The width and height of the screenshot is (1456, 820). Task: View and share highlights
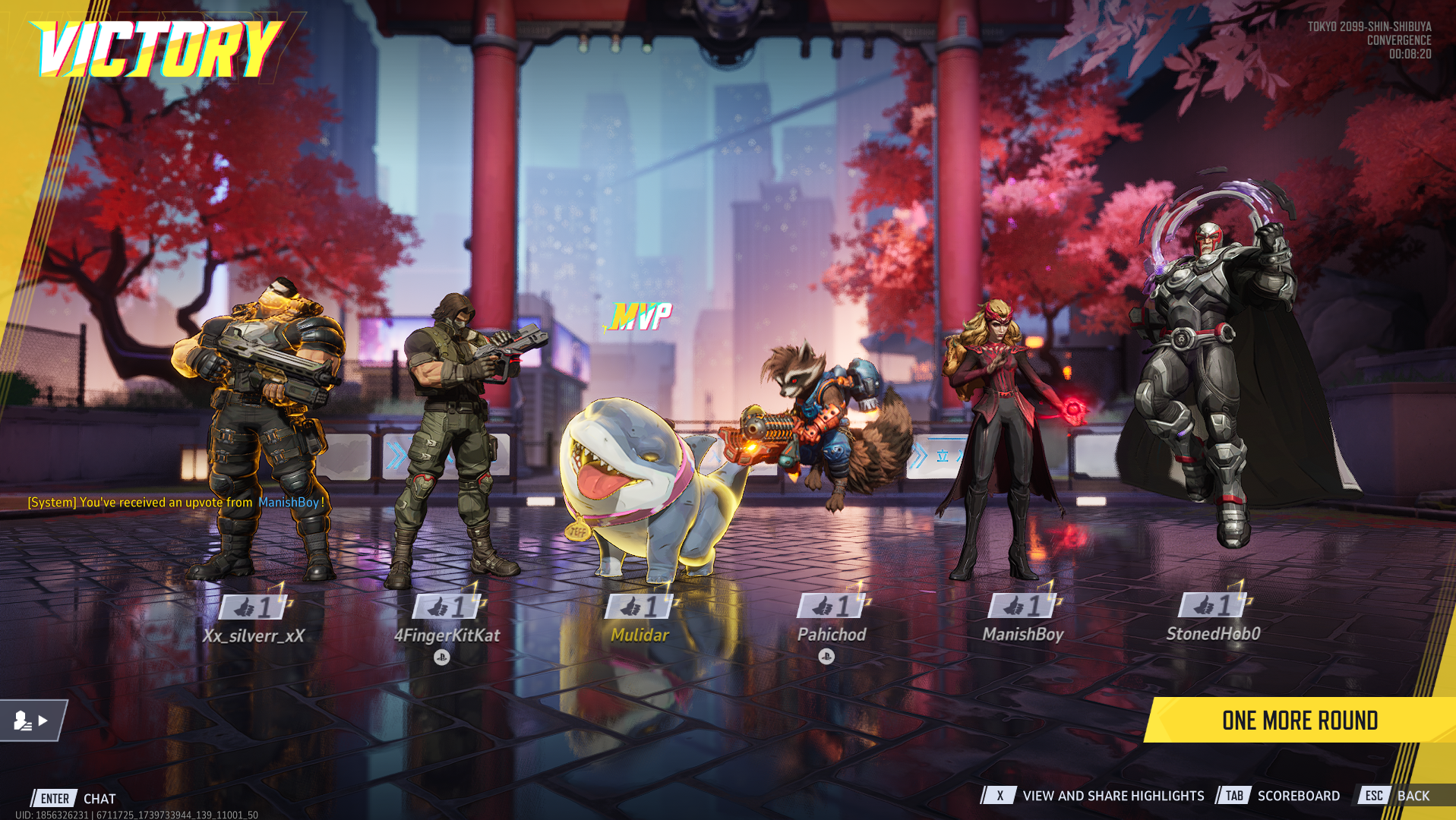coord(1095,796)
